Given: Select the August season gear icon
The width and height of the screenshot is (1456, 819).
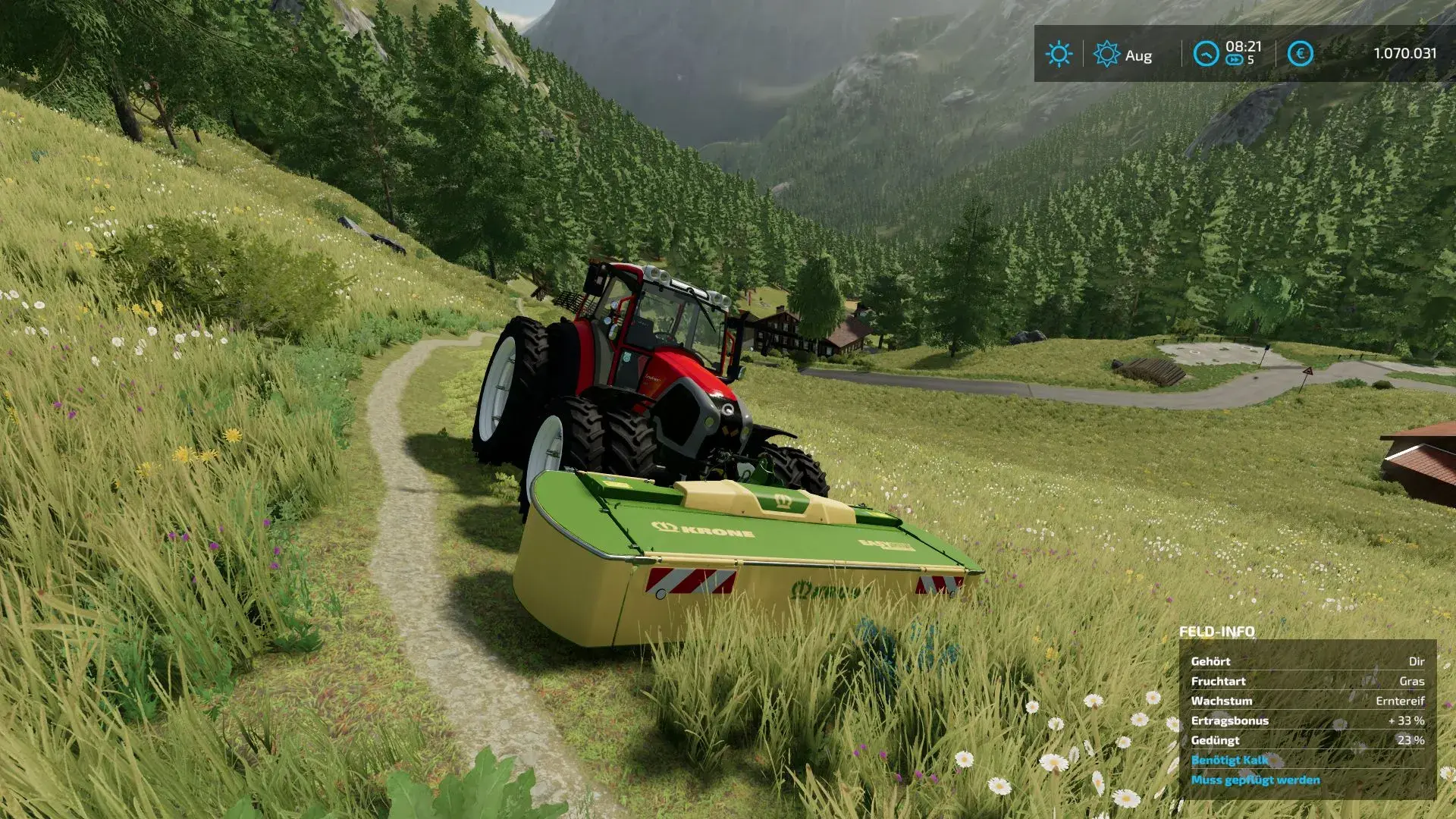Looking at the screenshot, I should [1106, 54].
